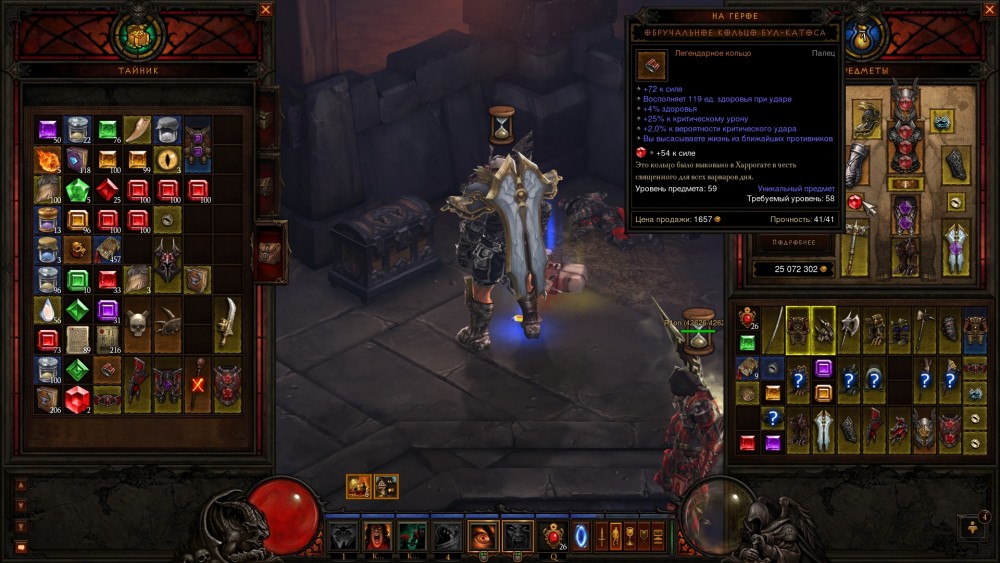Close the stash window
The height and width of the screenshot is (563, 1000).
[x=266, y=10]
